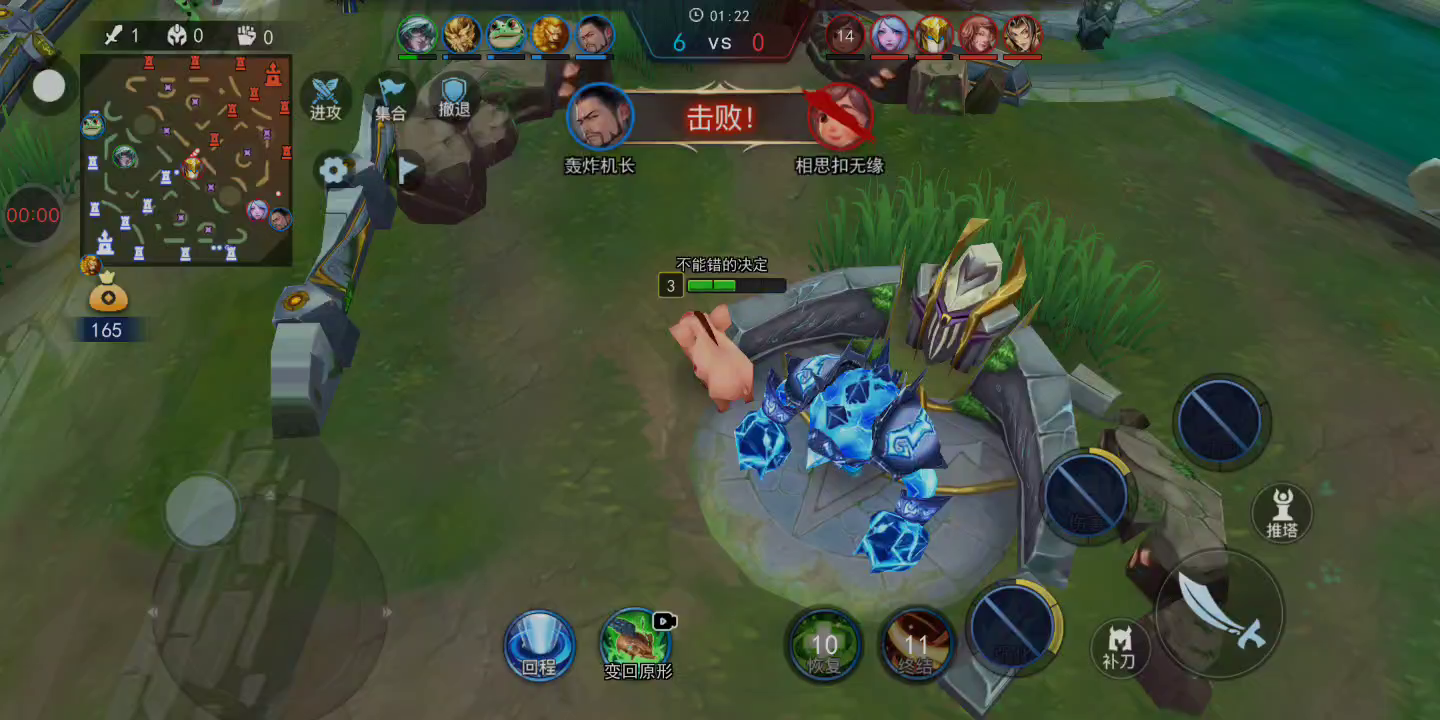Select the frog hero portrait on top bar
Viewport: 1440px width, 720px height.
point(506,36)
